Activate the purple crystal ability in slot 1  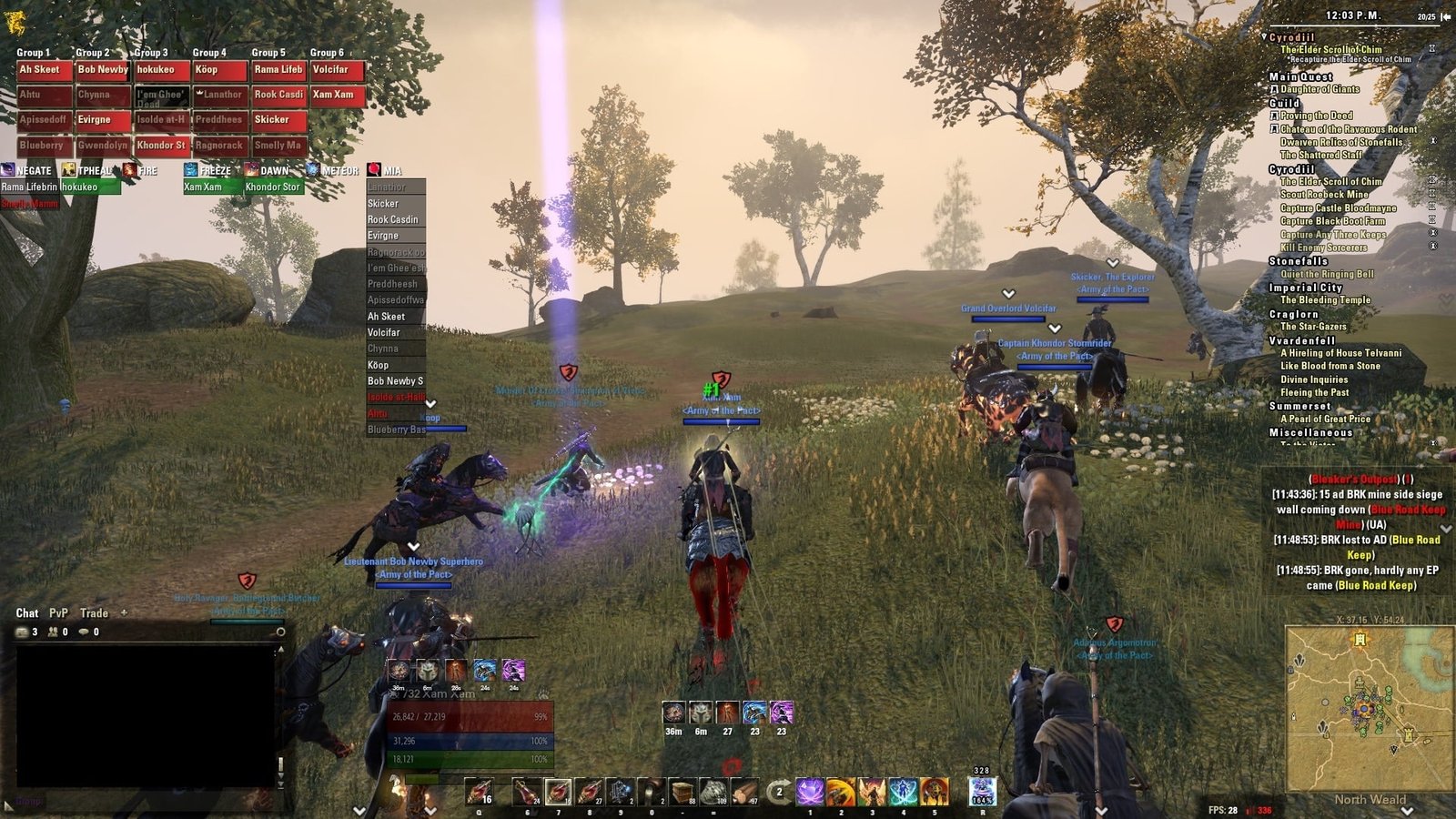coord(810,792)
